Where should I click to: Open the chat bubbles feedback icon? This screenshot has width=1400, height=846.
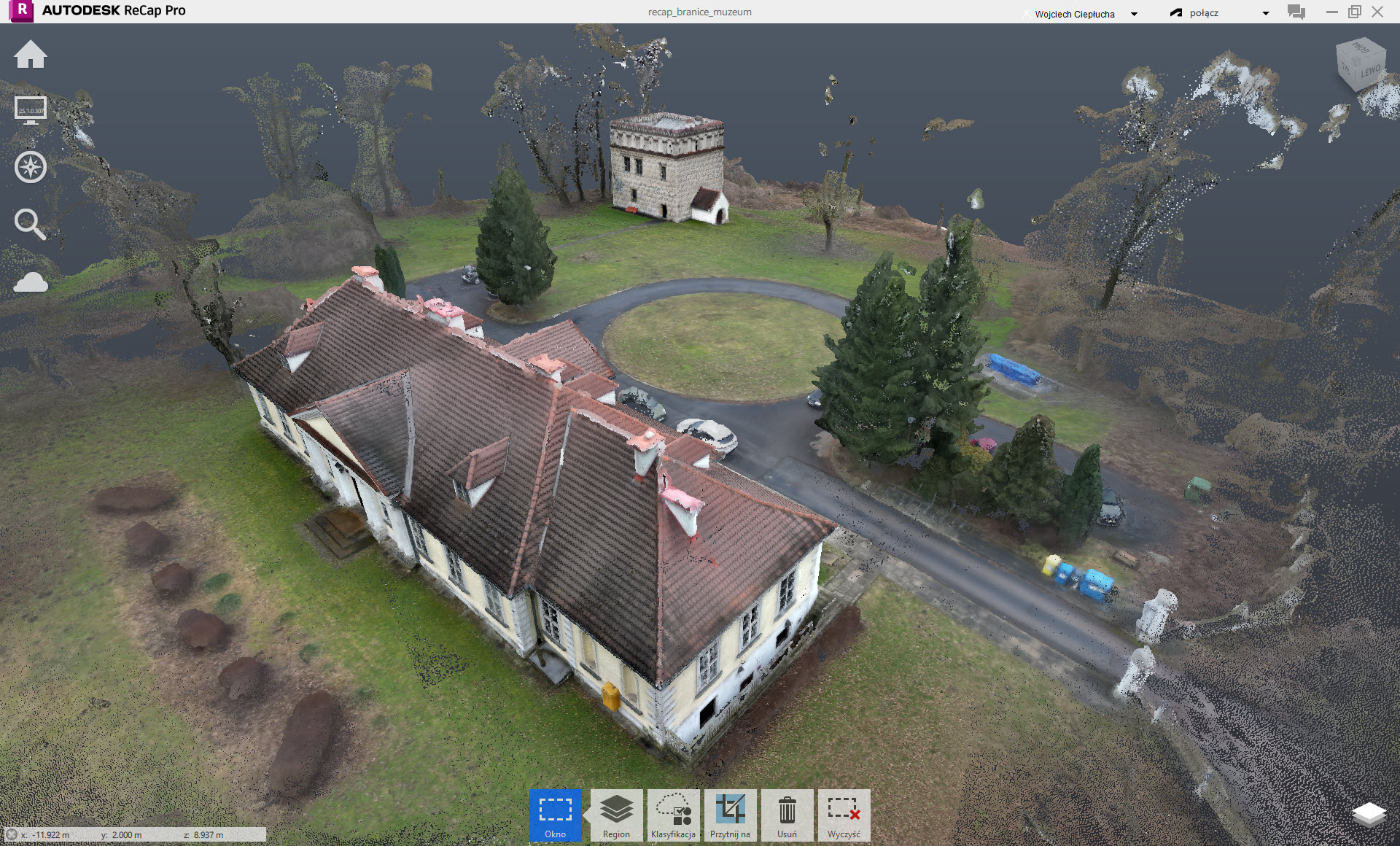pos(1296,12)
